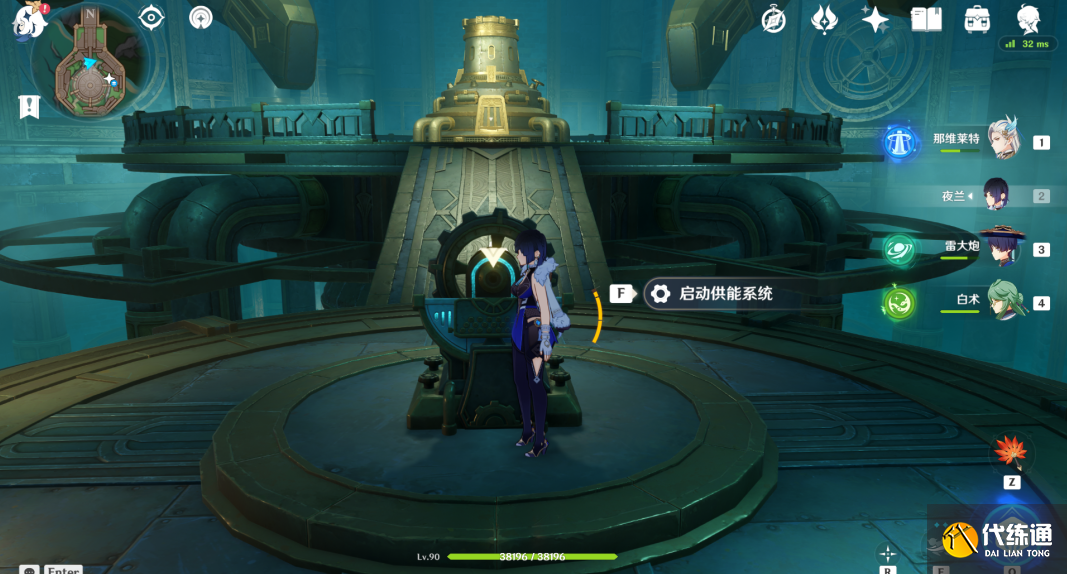
Task: Switch to party member 雷大炮
Action: (1001, 247)
